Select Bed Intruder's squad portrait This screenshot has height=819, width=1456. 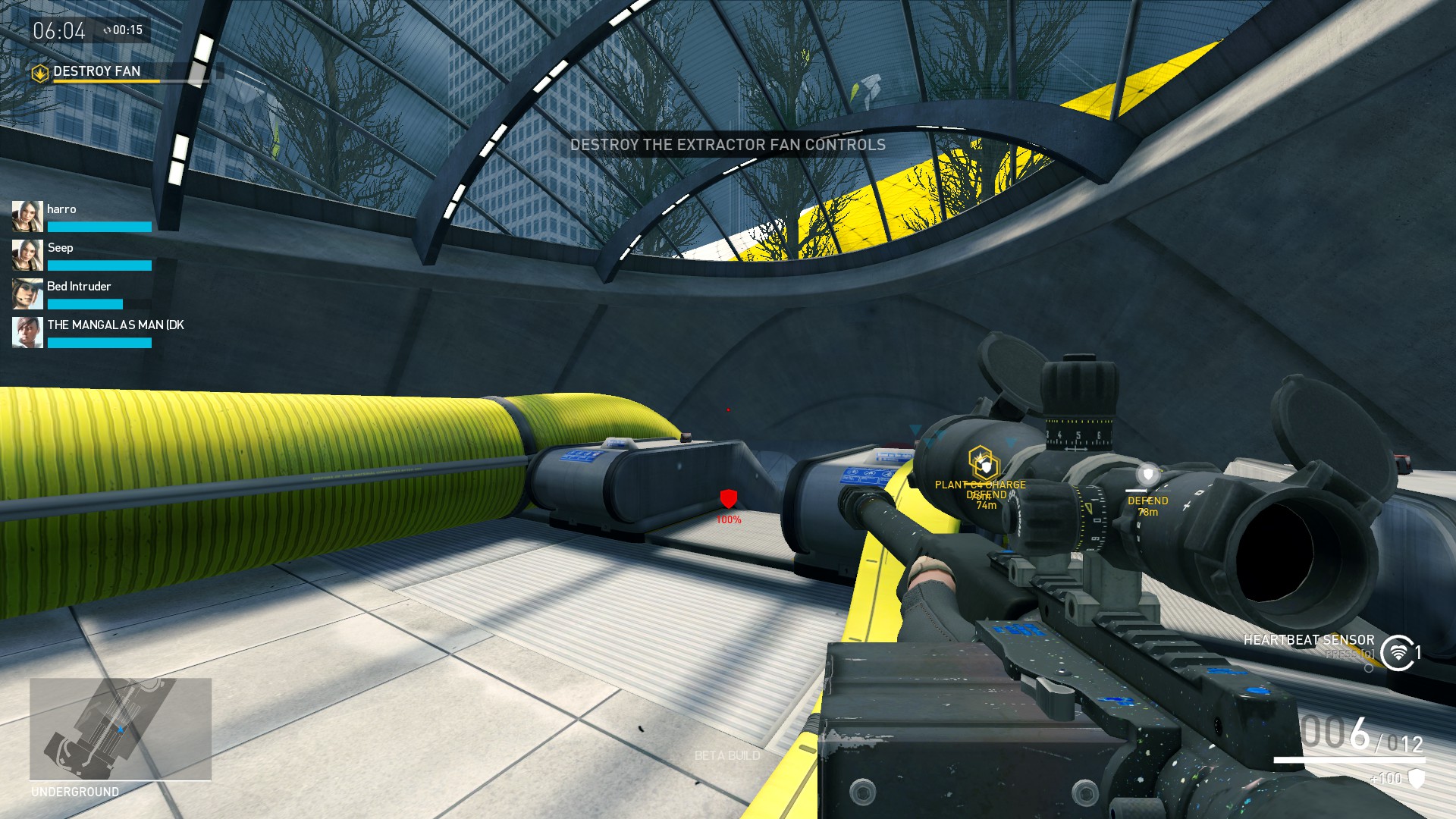[x=27, y=293]
